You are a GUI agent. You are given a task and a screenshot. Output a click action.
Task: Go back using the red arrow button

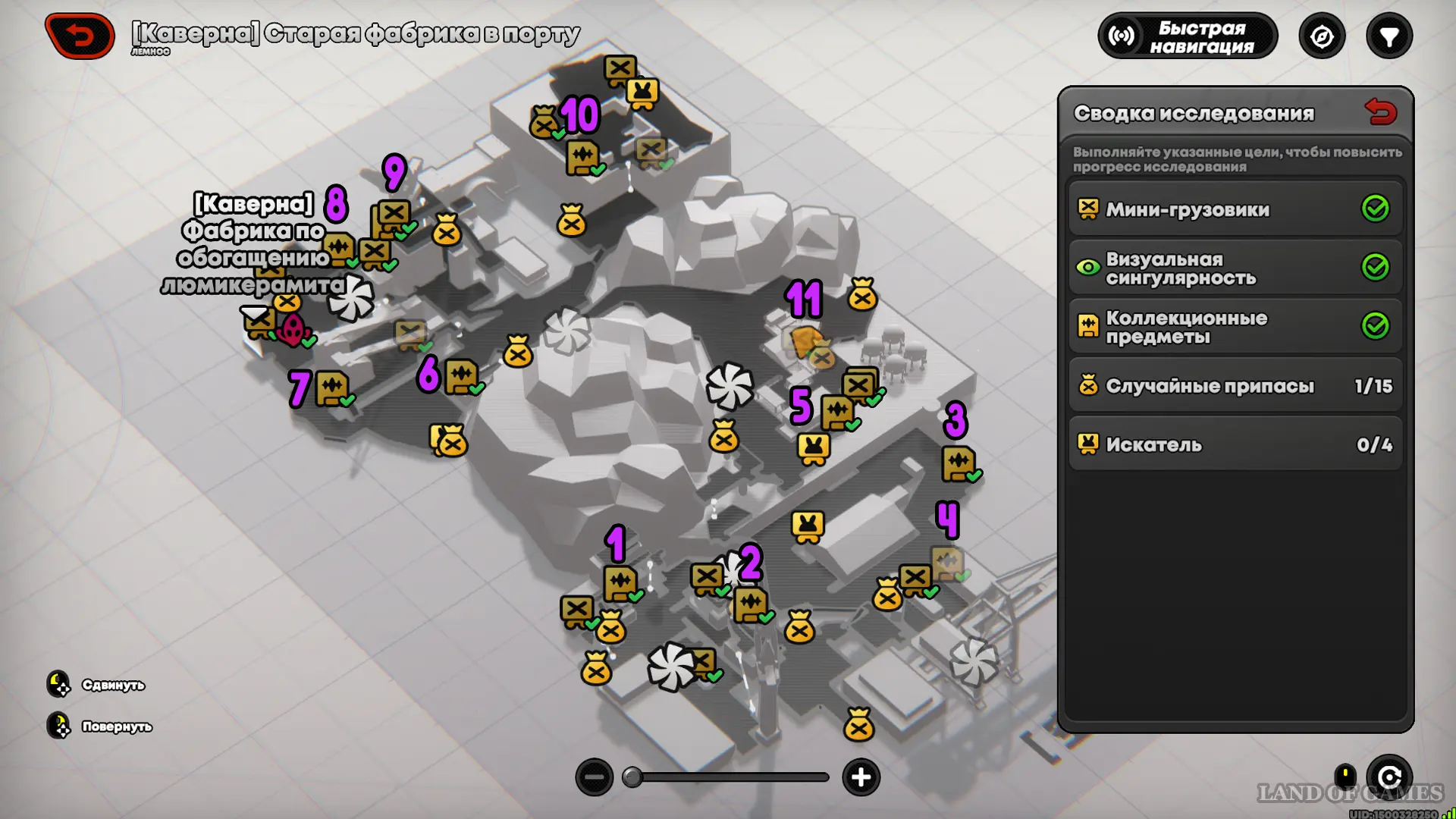[x=80, y=36]
